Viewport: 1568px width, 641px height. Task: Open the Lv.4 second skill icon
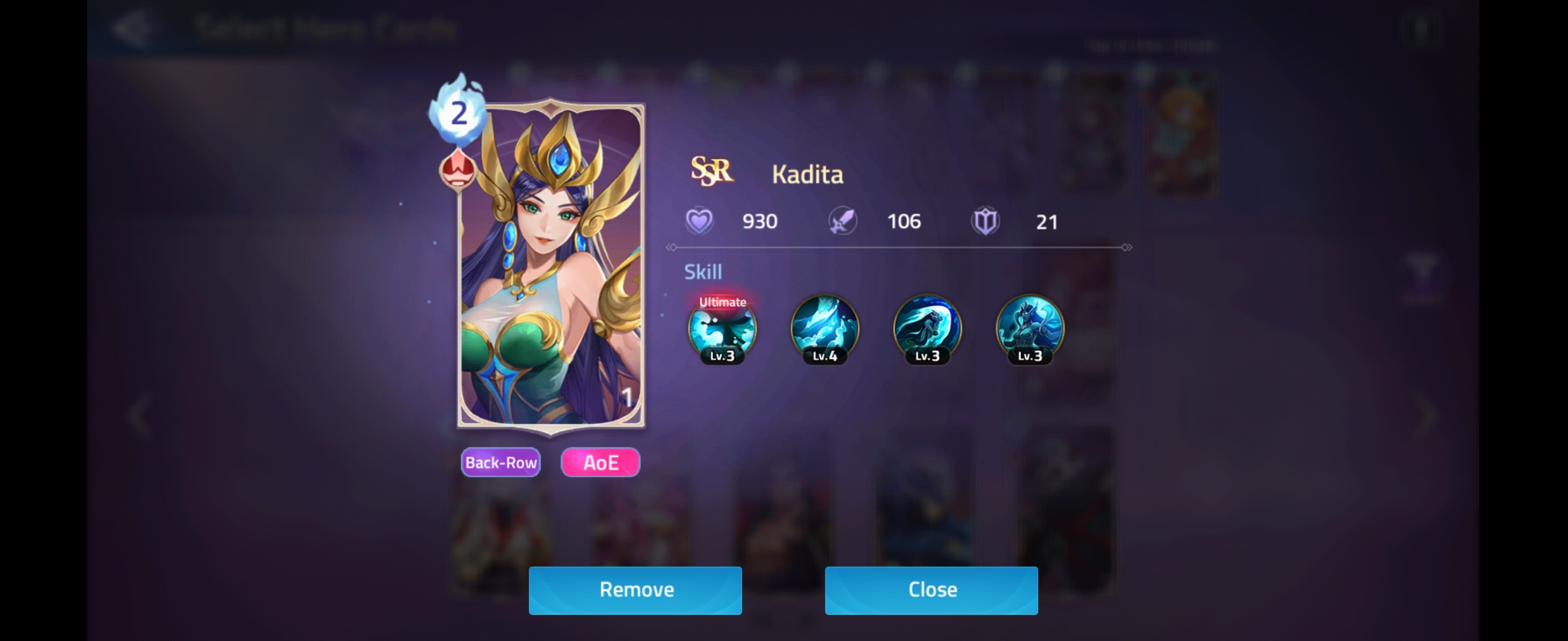pos(825,331)
